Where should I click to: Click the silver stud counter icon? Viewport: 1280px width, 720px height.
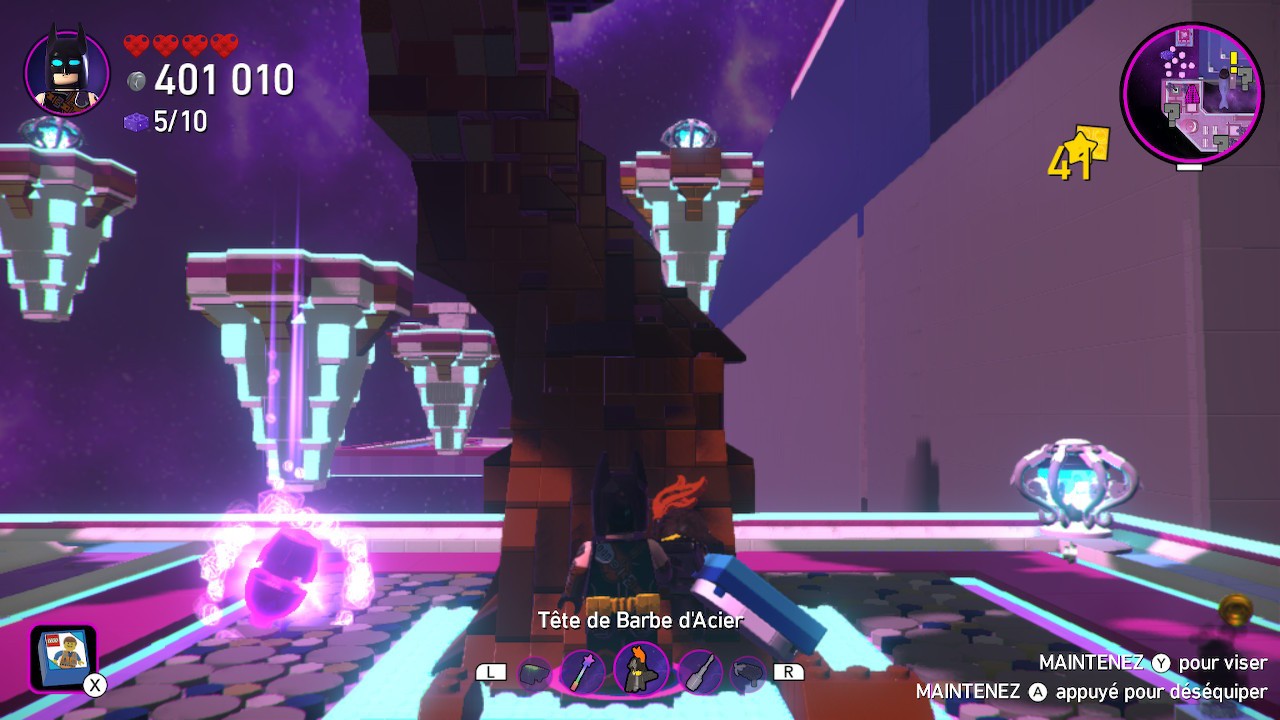tap(134, 80)
